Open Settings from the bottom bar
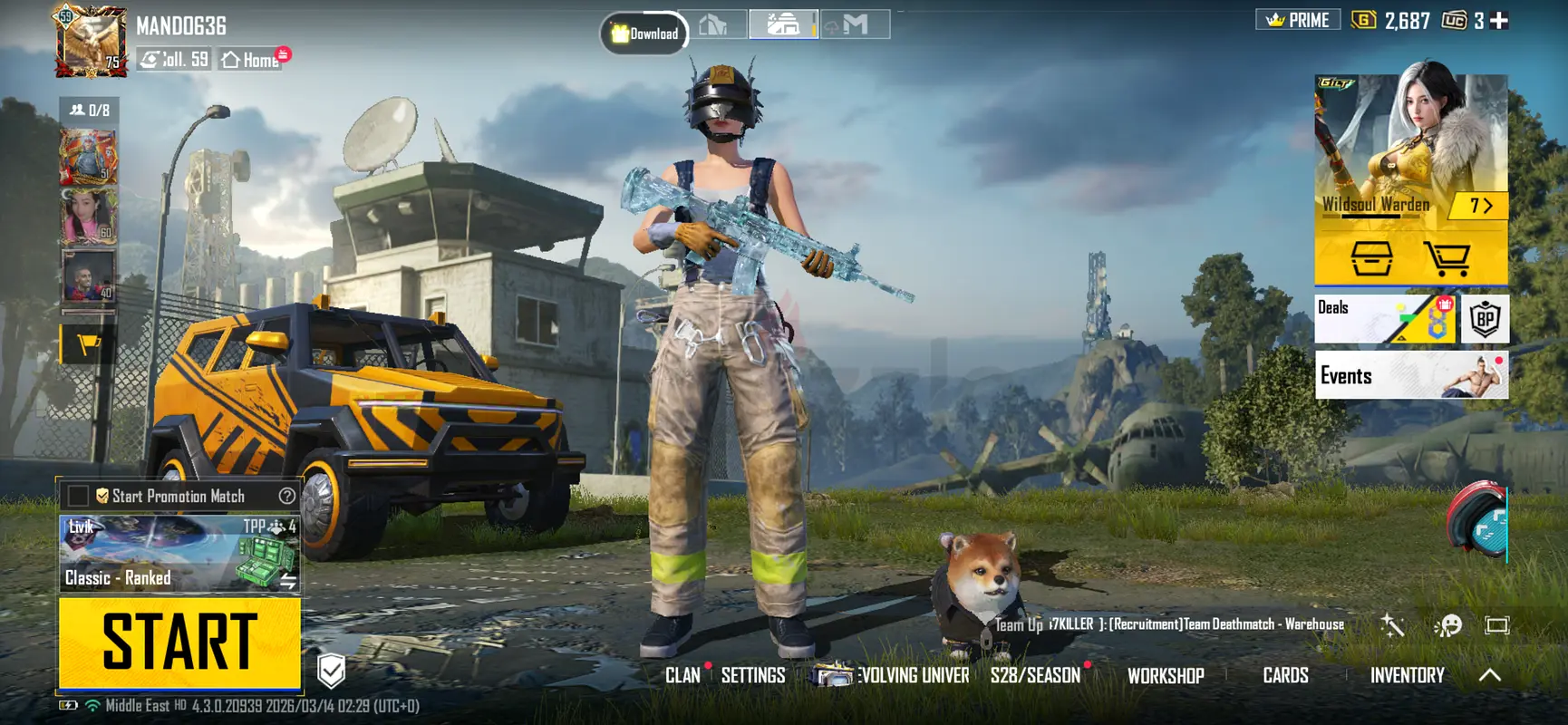1568x725 pixels. (x=753, y=675)
